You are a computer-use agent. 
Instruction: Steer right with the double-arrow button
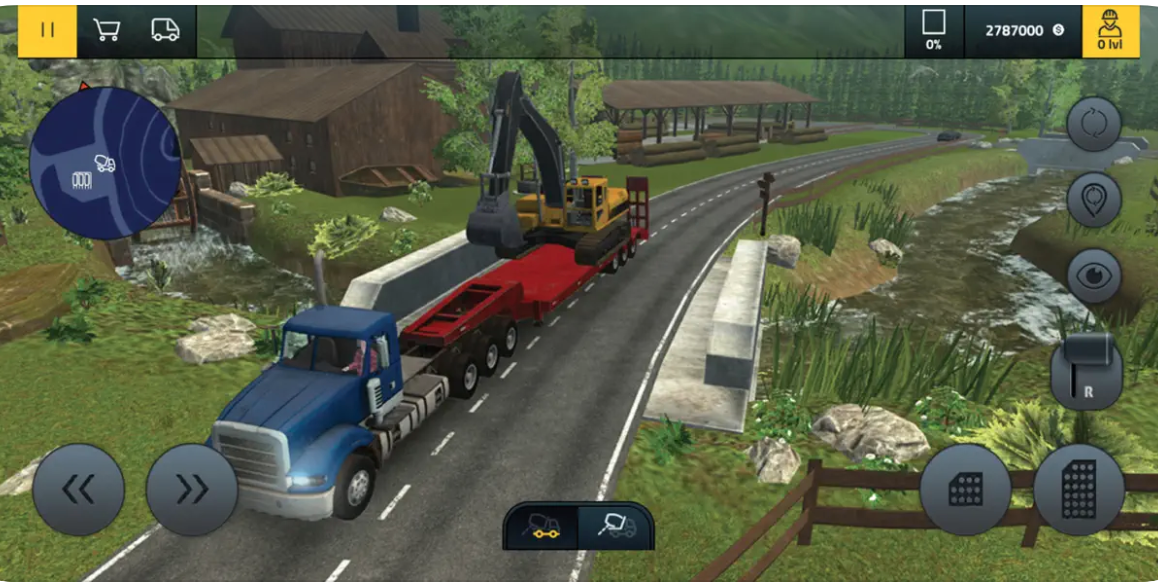pos(191,489)
